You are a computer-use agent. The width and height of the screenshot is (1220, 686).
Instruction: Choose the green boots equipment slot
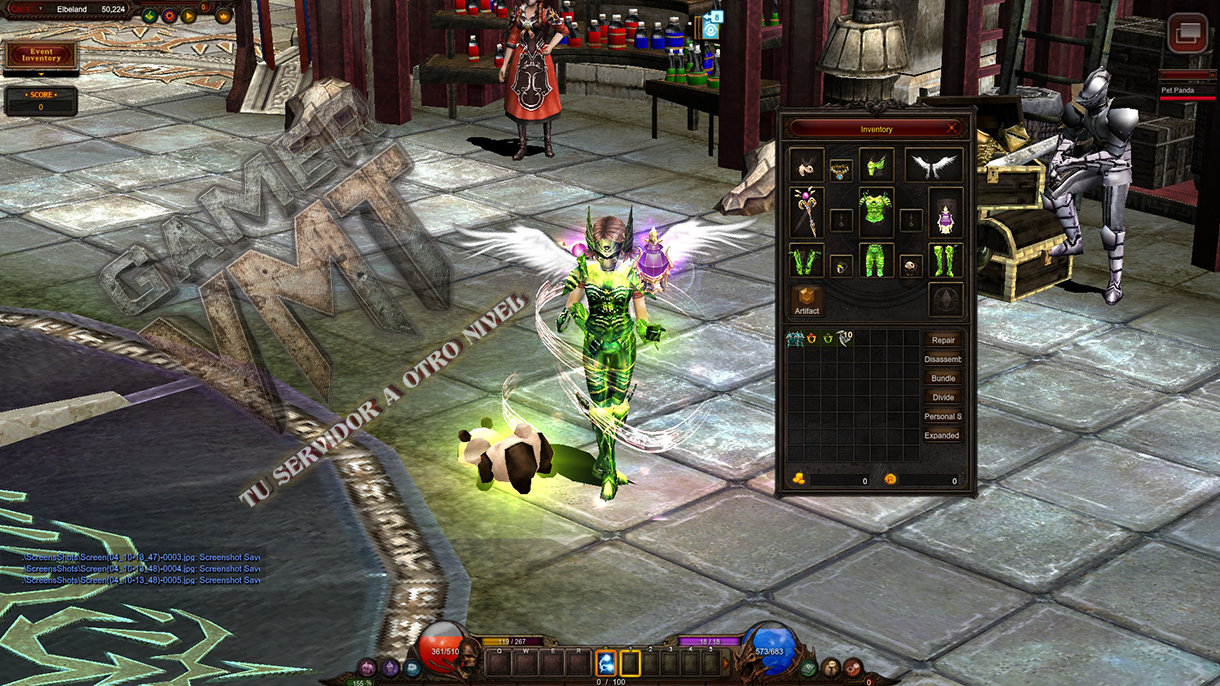click(945, 261)
